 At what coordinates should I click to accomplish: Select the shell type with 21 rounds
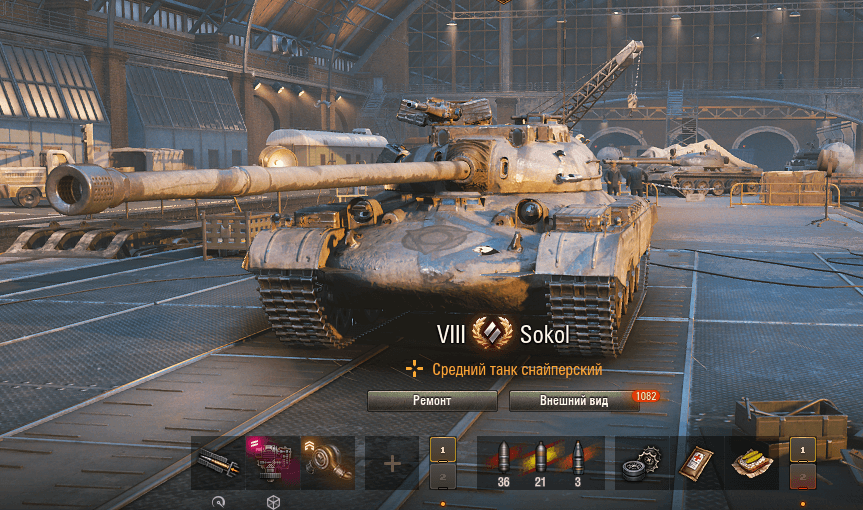(541, 462)
